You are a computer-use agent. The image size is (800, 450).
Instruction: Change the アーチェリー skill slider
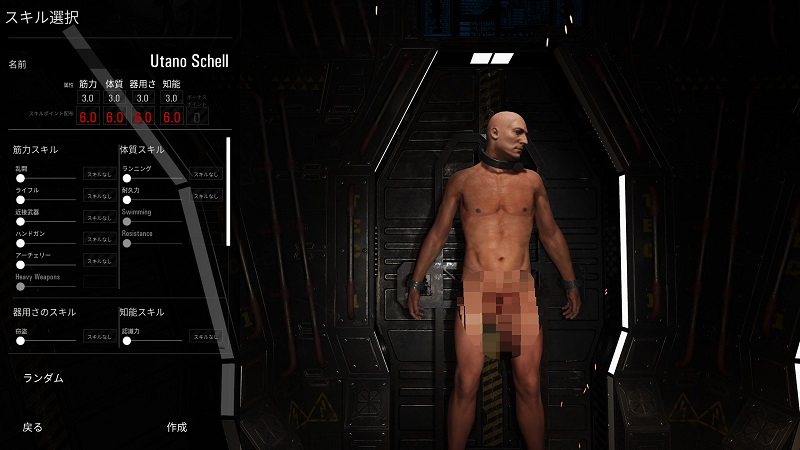20,263
